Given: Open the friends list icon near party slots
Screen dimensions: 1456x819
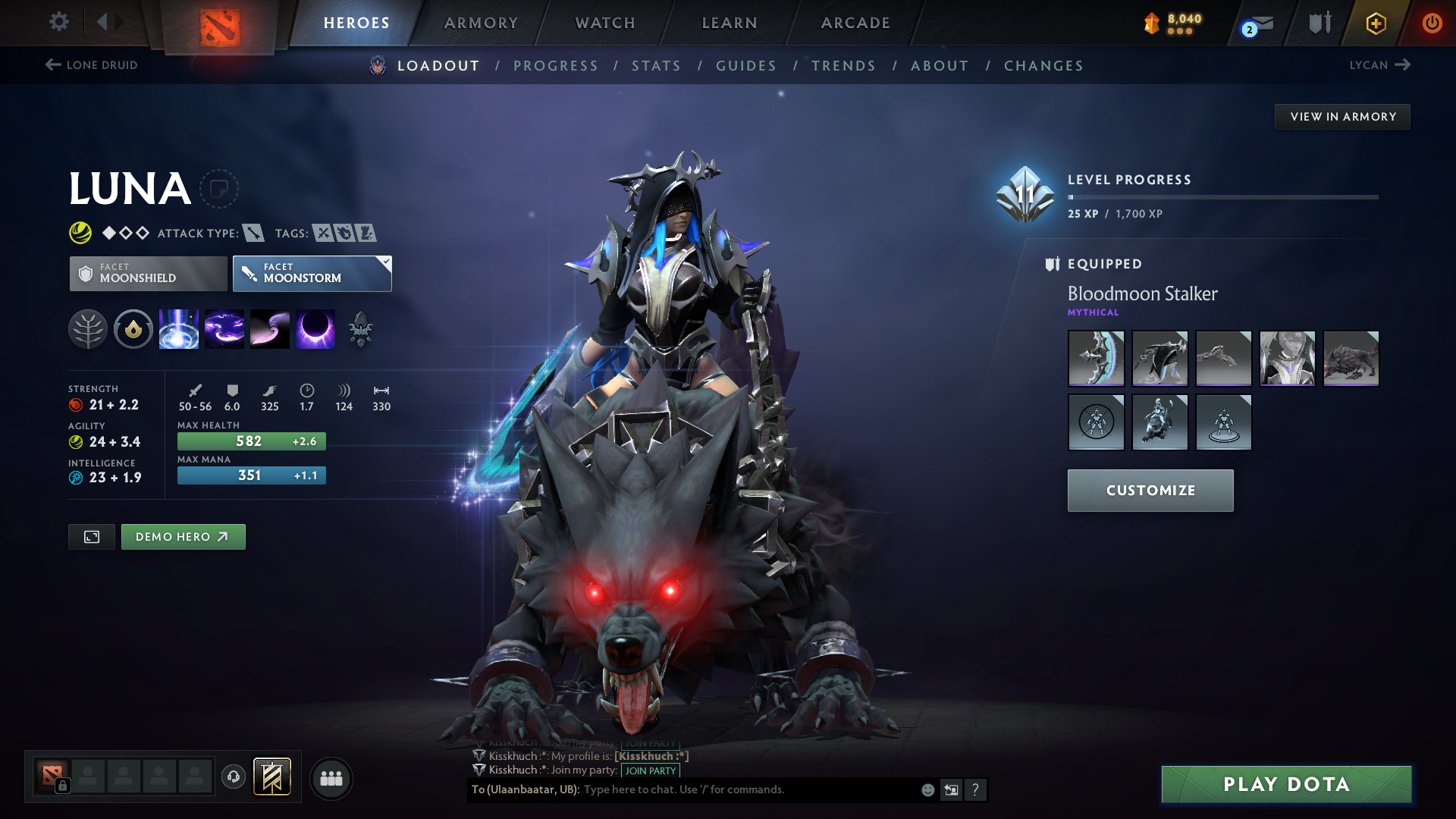Looking at the screenshot, I should [331, 777].
